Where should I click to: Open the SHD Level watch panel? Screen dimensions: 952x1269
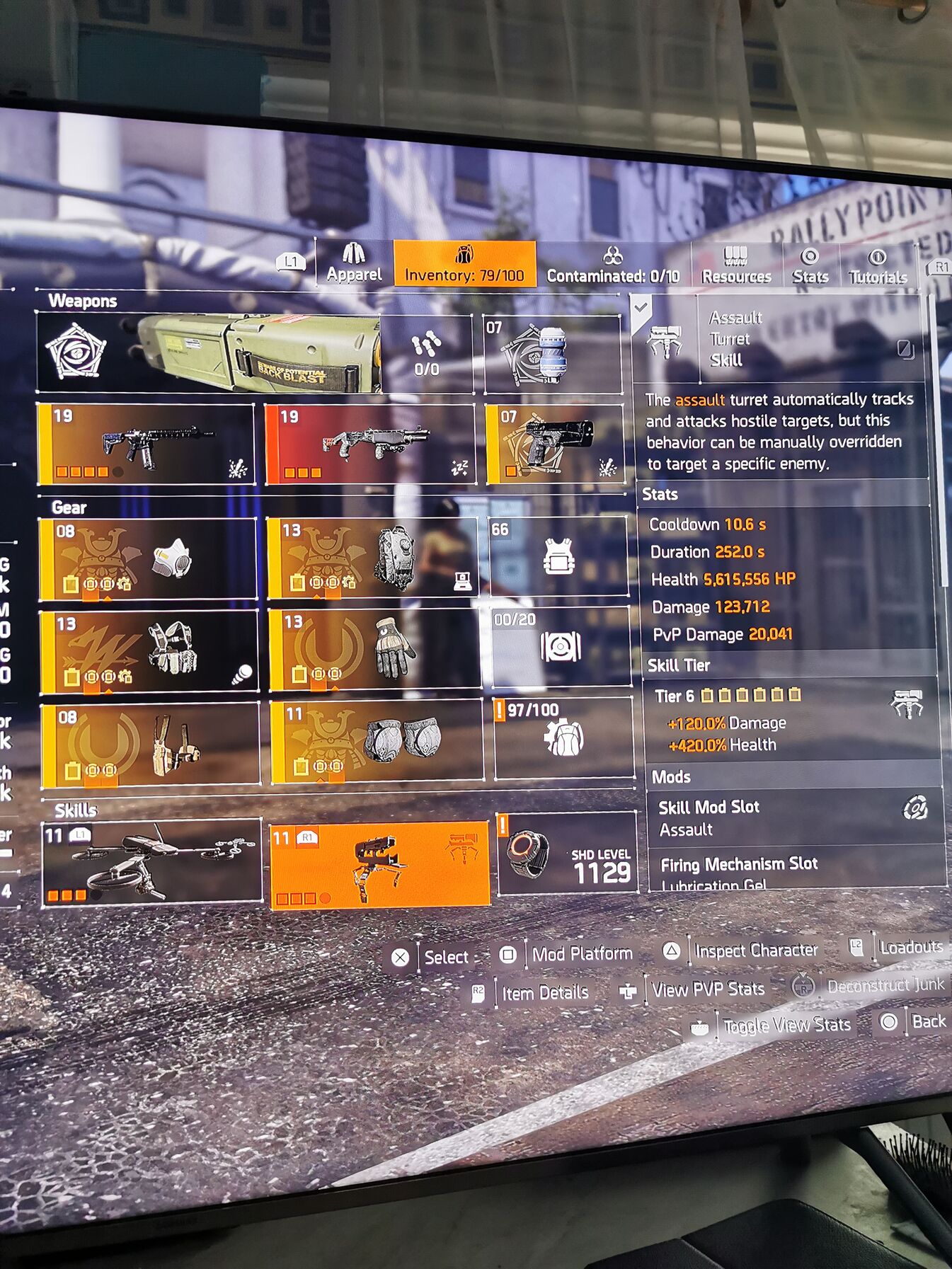(x=567, y=854)
